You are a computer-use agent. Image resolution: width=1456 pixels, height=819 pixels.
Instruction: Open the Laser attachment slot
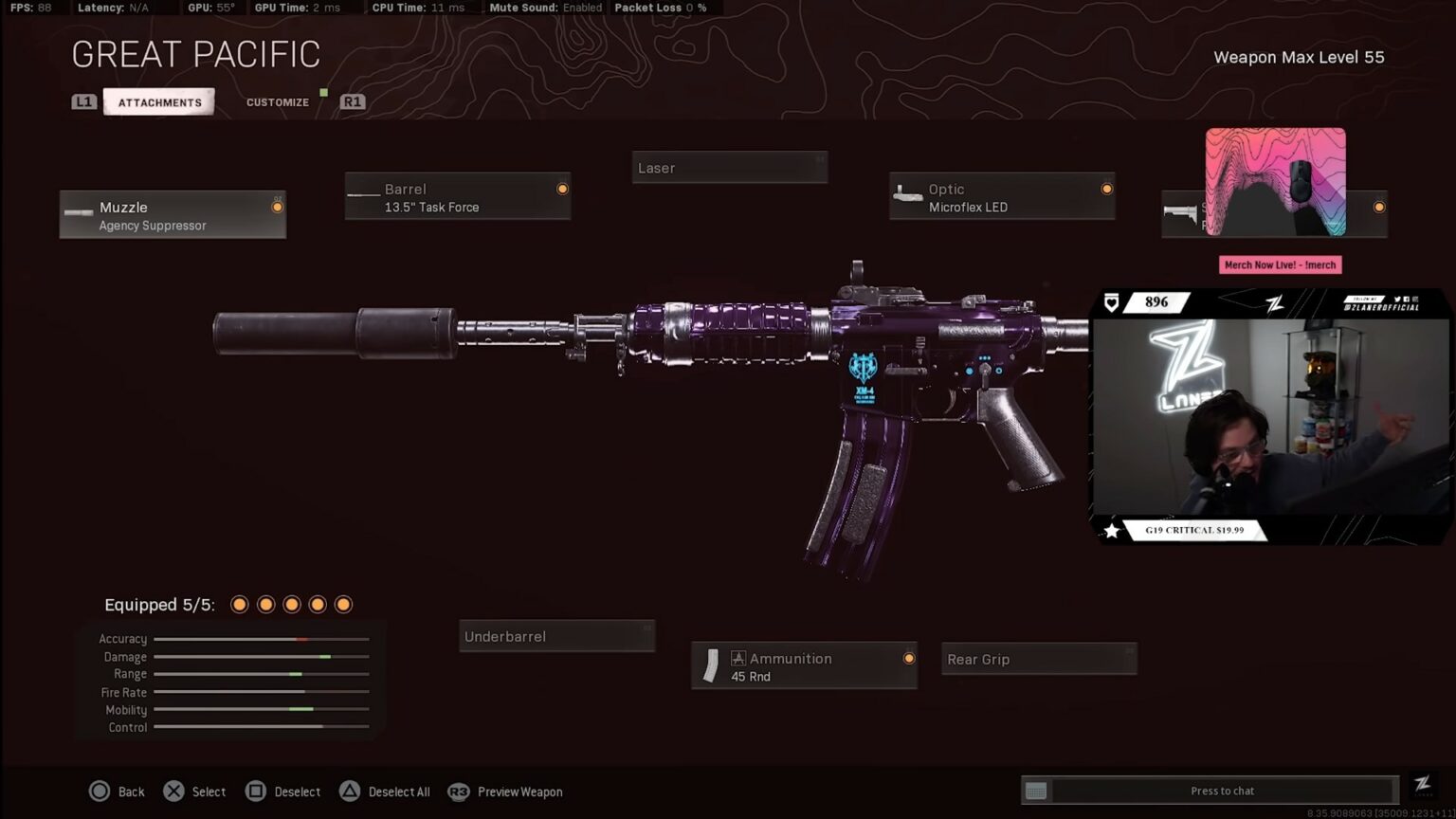pos(729,167)
